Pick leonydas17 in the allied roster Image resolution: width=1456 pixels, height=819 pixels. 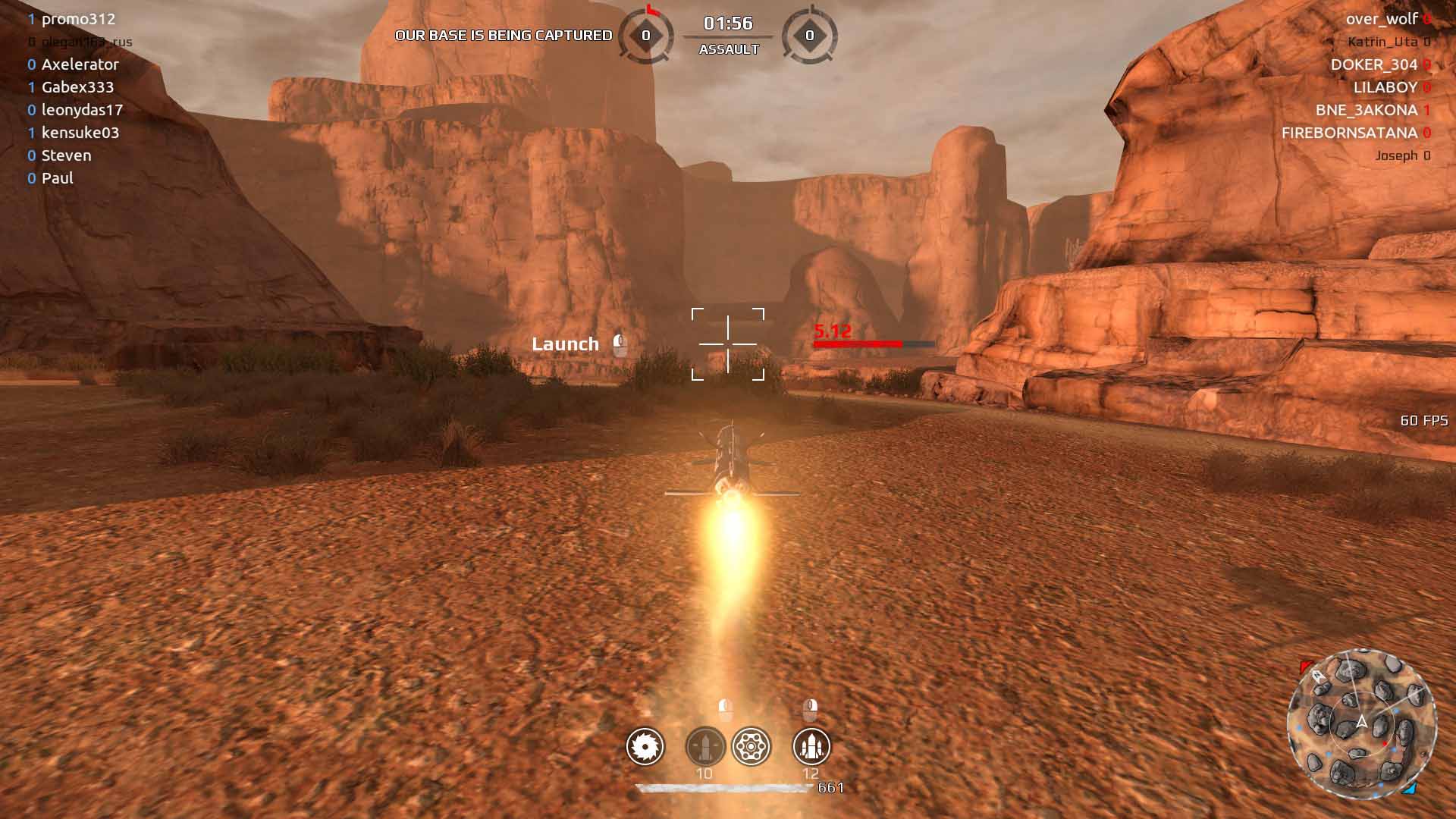point(82,110)
